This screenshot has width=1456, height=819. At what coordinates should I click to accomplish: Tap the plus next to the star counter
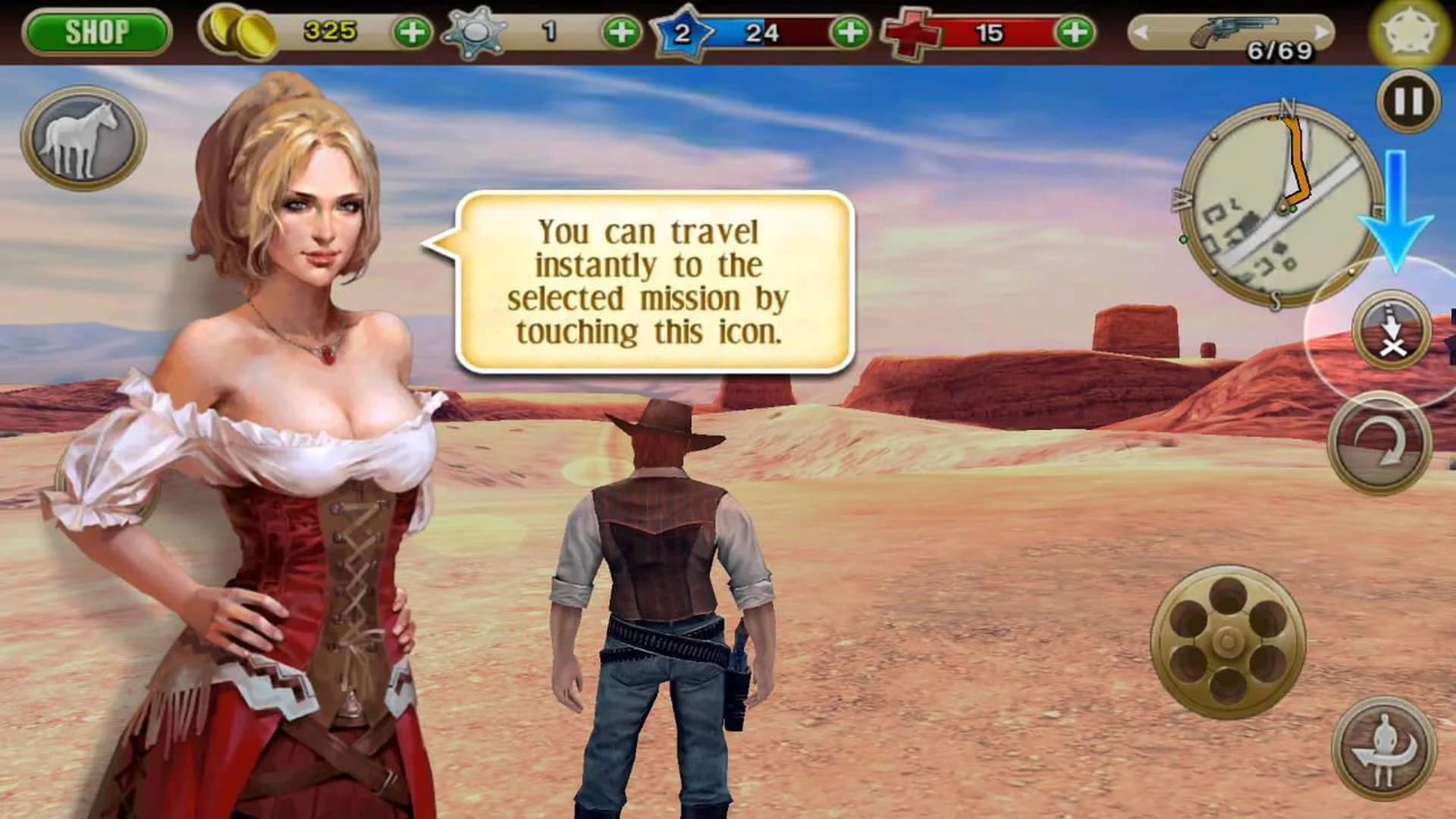click(623, 32)
